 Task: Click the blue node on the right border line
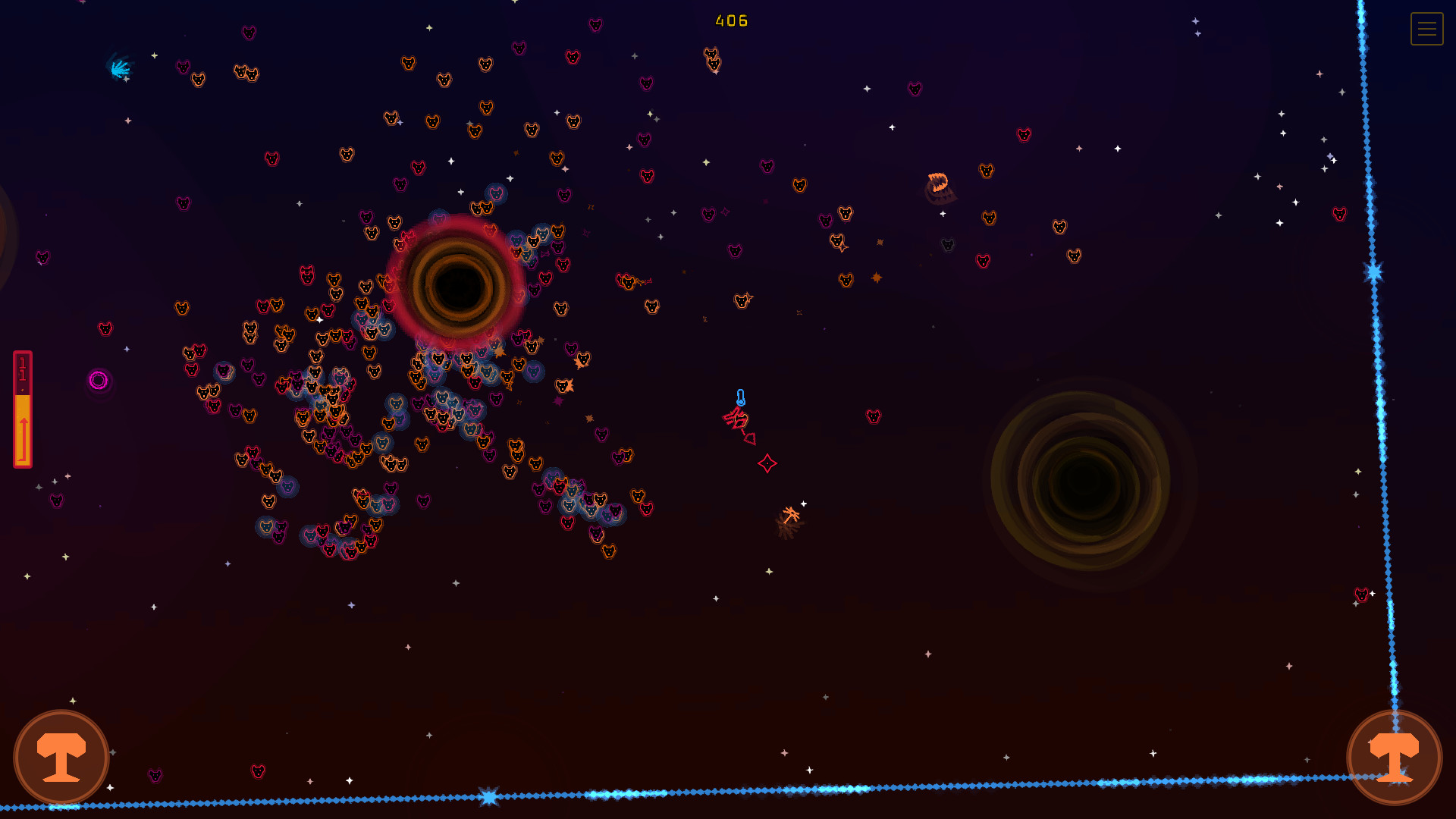pos(1373,273)
